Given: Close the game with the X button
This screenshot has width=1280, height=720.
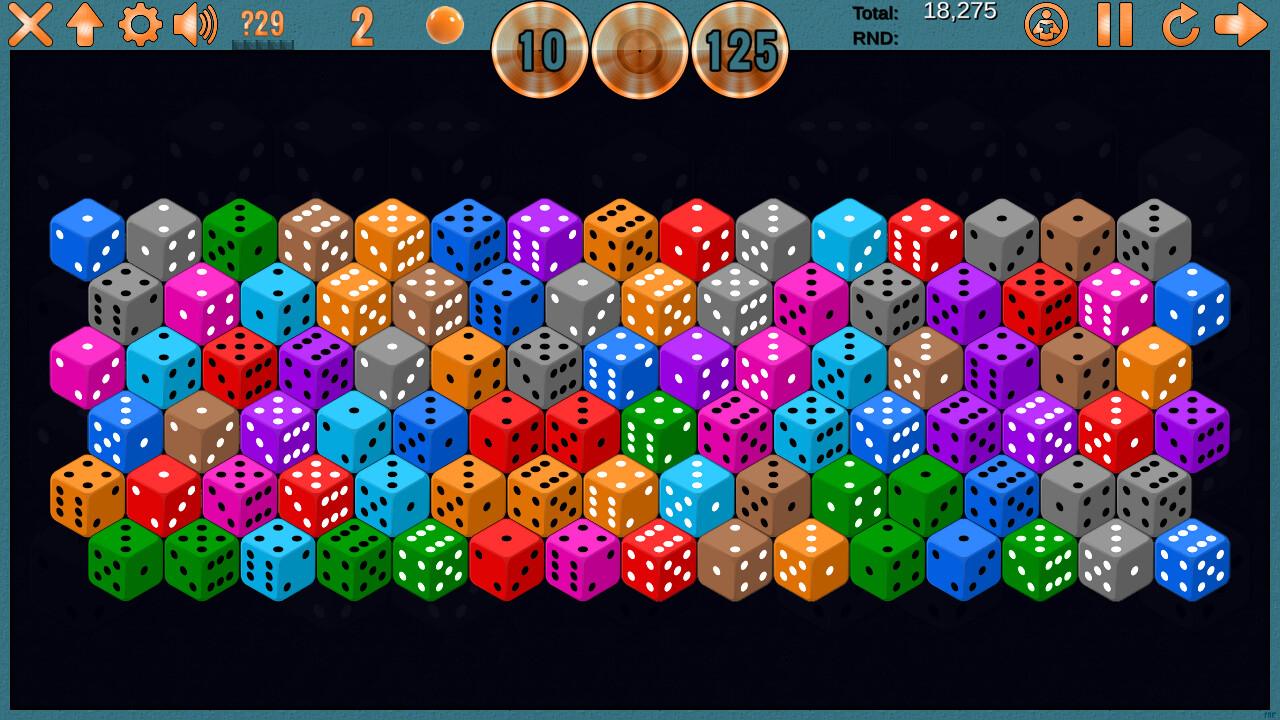Looking at the screenshot, I should click(30, 25).
